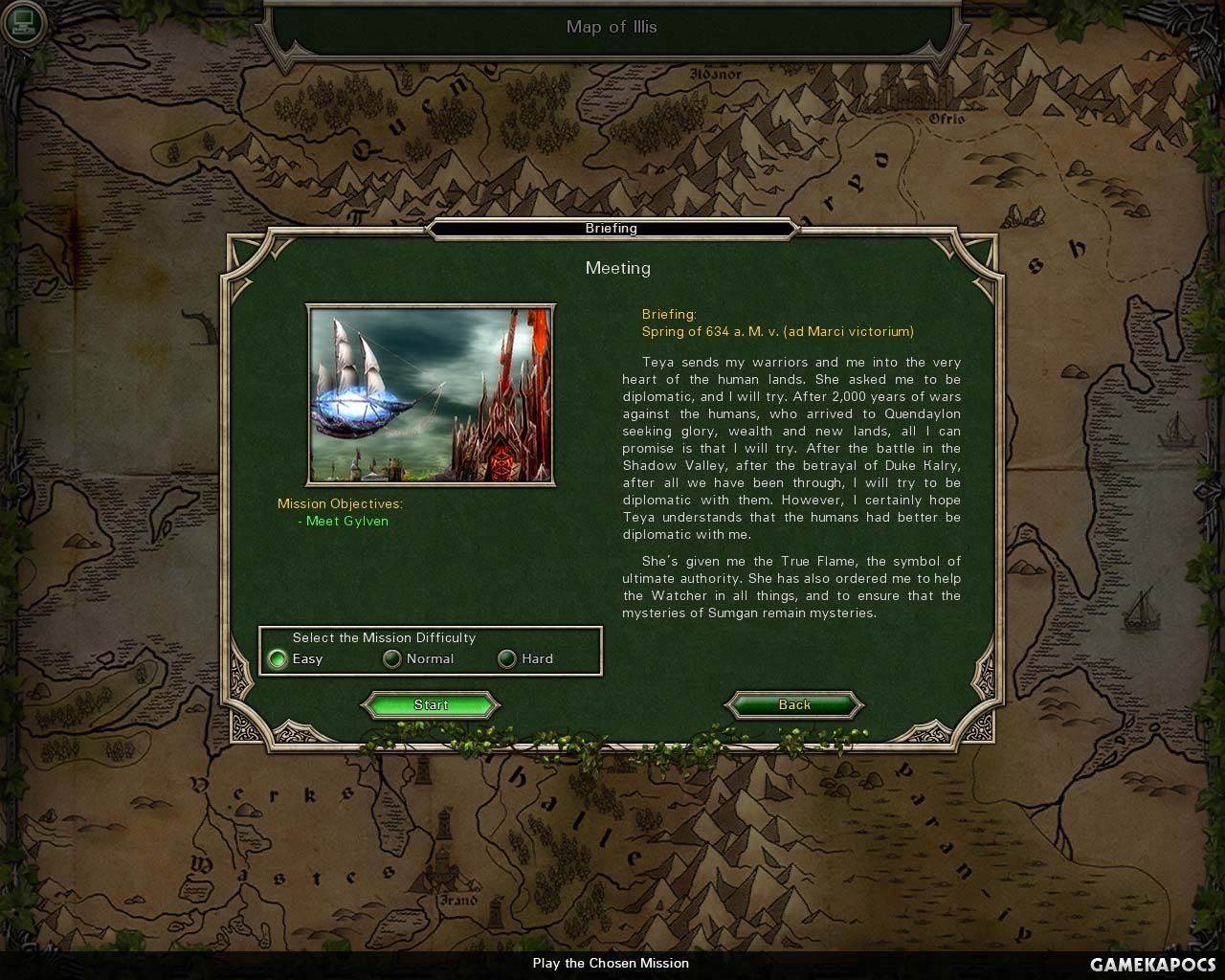The image size is (1225, 980).
Task: Go back from the briefing
Action: (794, 705)
